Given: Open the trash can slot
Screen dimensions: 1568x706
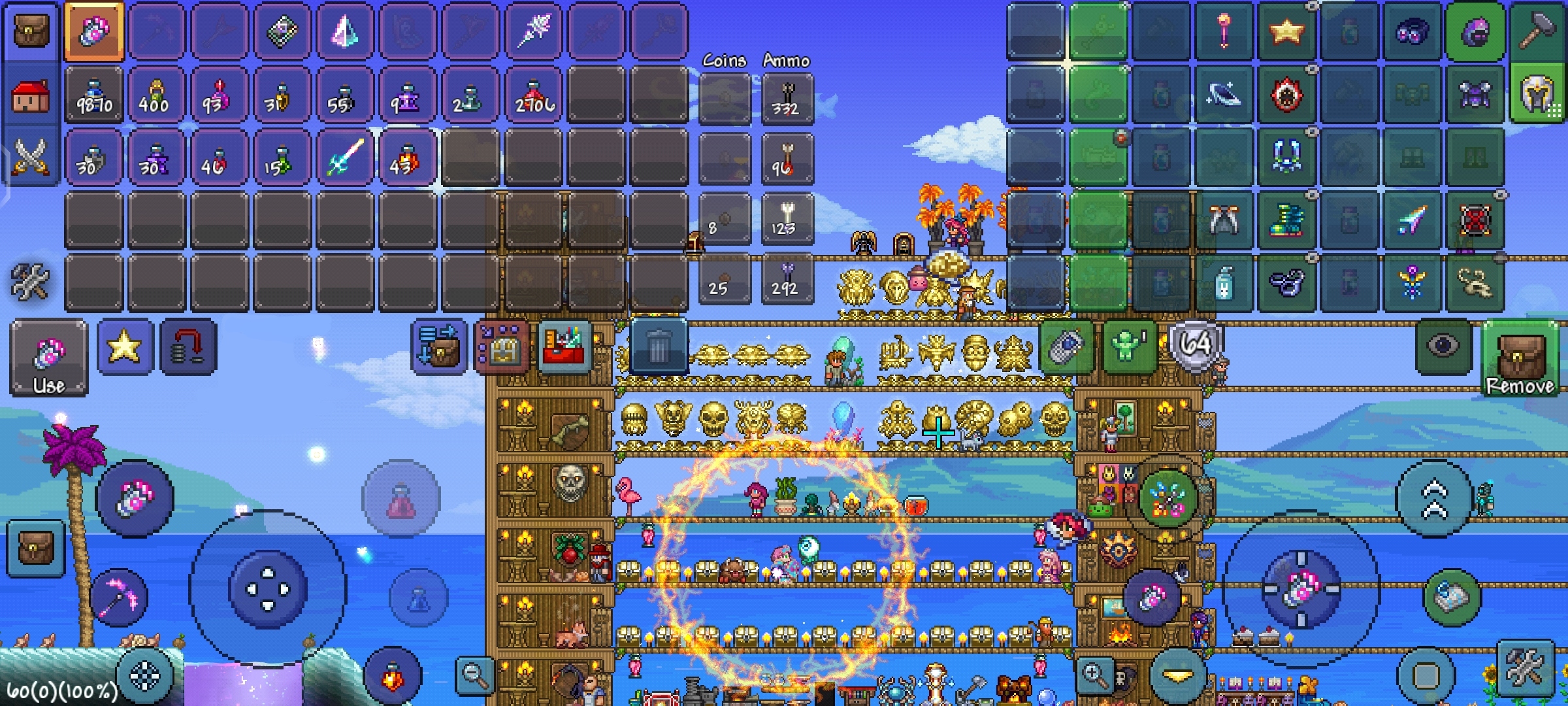Looking at the screenshot, I should pyautogui.click(x=659, y=346).
